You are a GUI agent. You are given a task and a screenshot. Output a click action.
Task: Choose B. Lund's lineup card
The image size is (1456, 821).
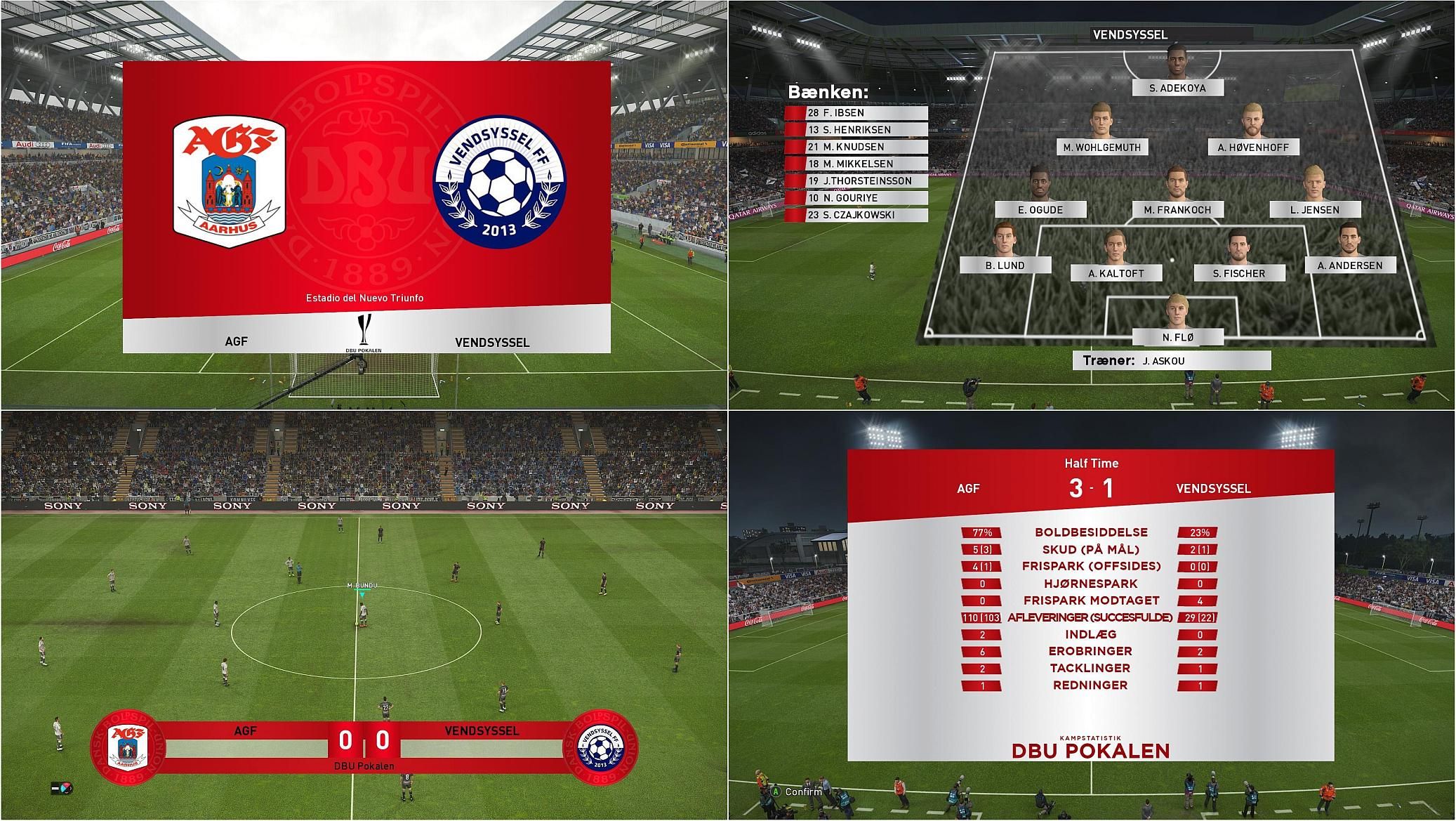(x=1005, y=265)
